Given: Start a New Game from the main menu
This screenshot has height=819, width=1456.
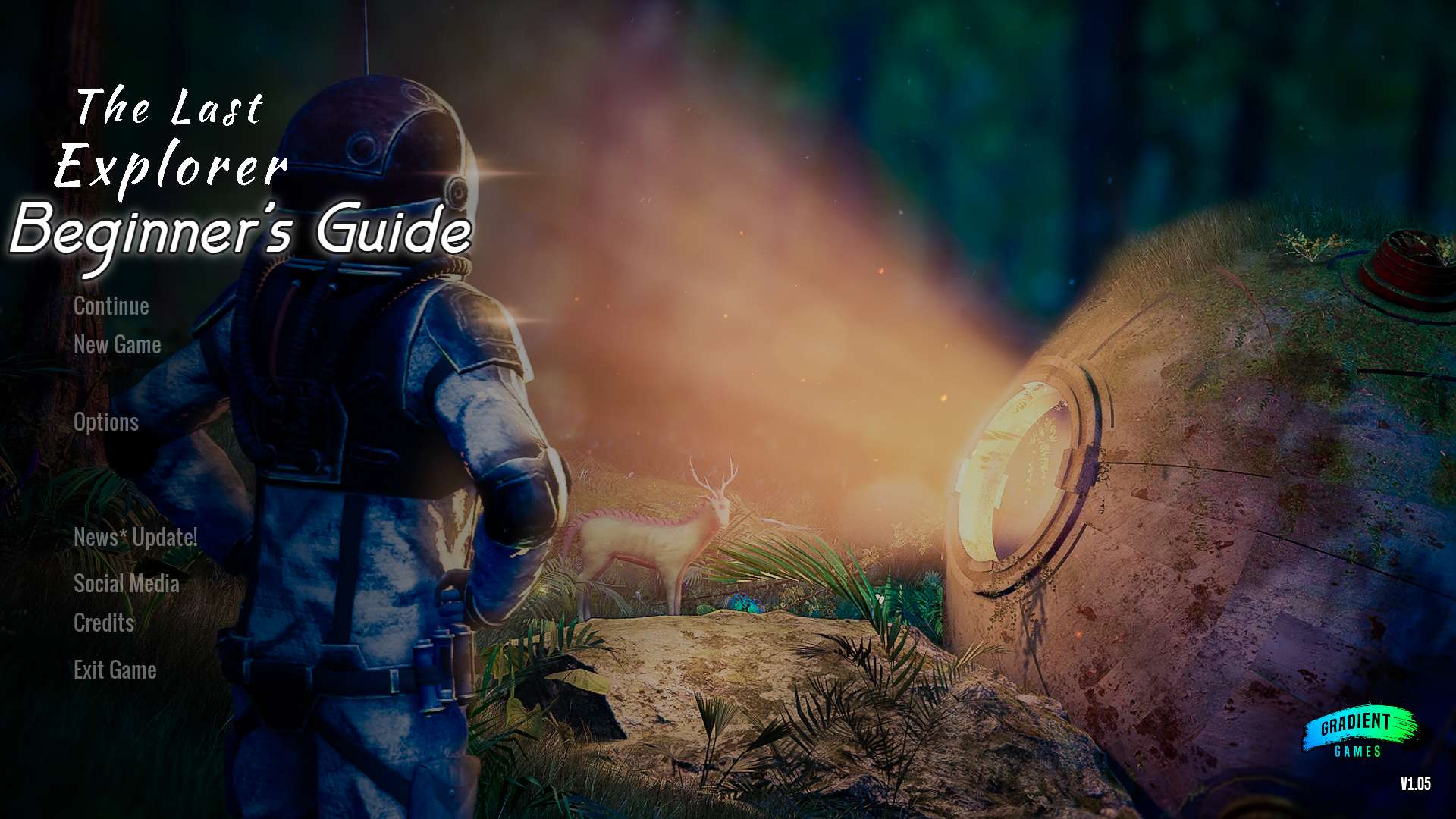Looking at the screenshot, I should [x=117, y=346].
